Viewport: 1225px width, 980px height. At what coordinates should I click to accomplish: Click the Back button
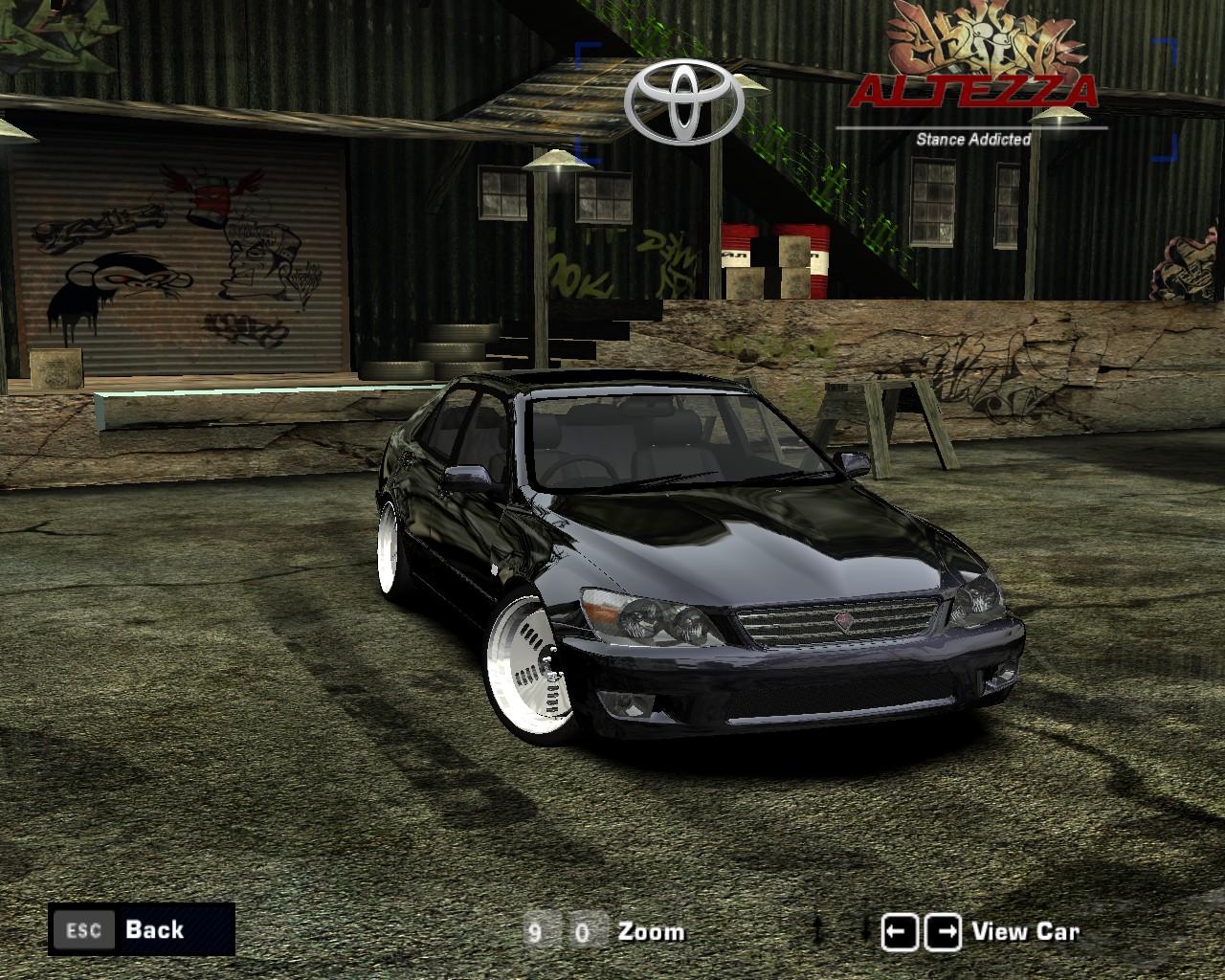click(x=153, y=929)
